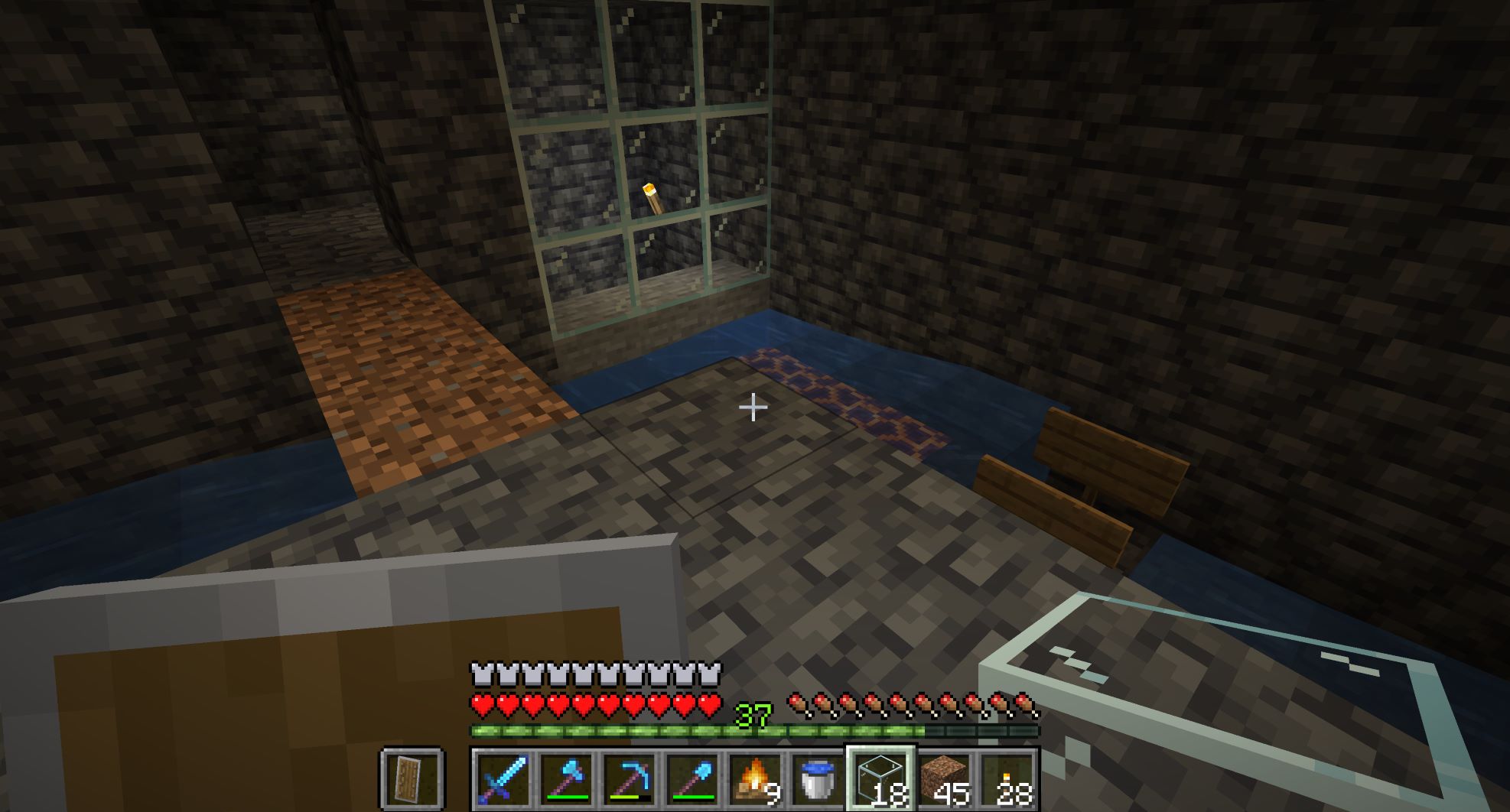This screenshot has width=1510, height=812.
Task: Select the dirt block stack of 45
Action: click(945, 780)
